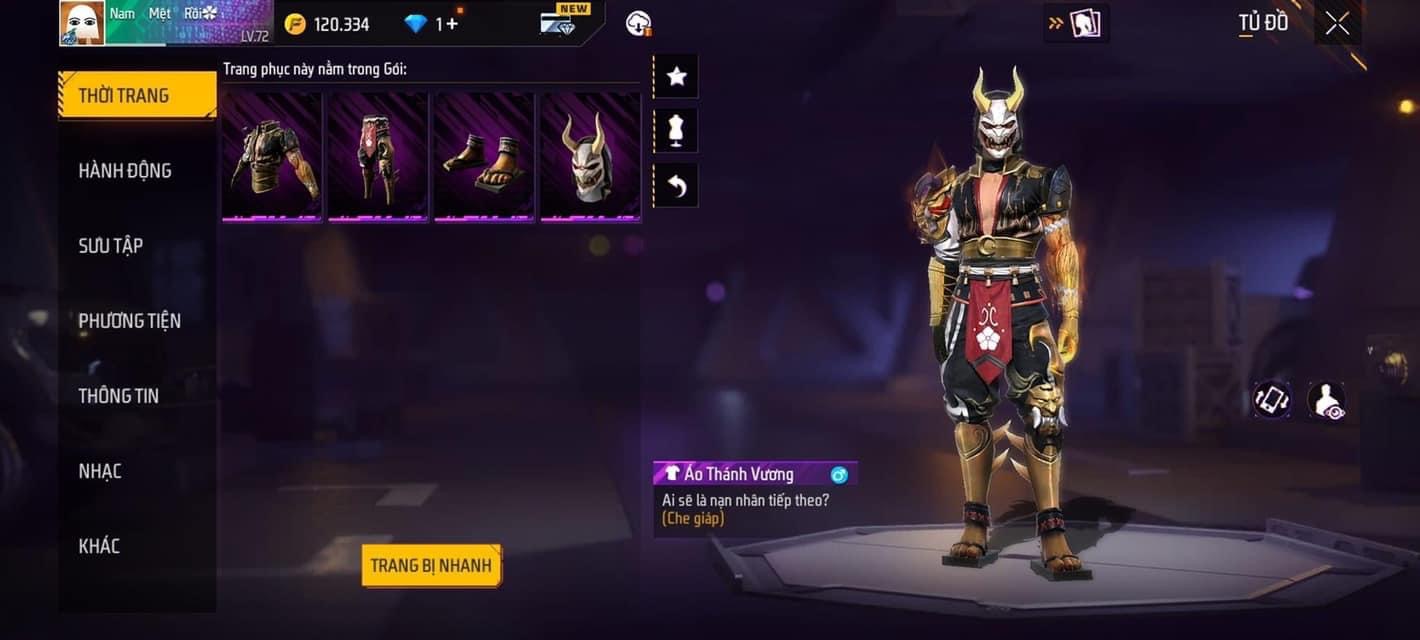This screenshot has width=1420, height=640.
Task: Open the Thông Tin section
Action: coord(119,396)
